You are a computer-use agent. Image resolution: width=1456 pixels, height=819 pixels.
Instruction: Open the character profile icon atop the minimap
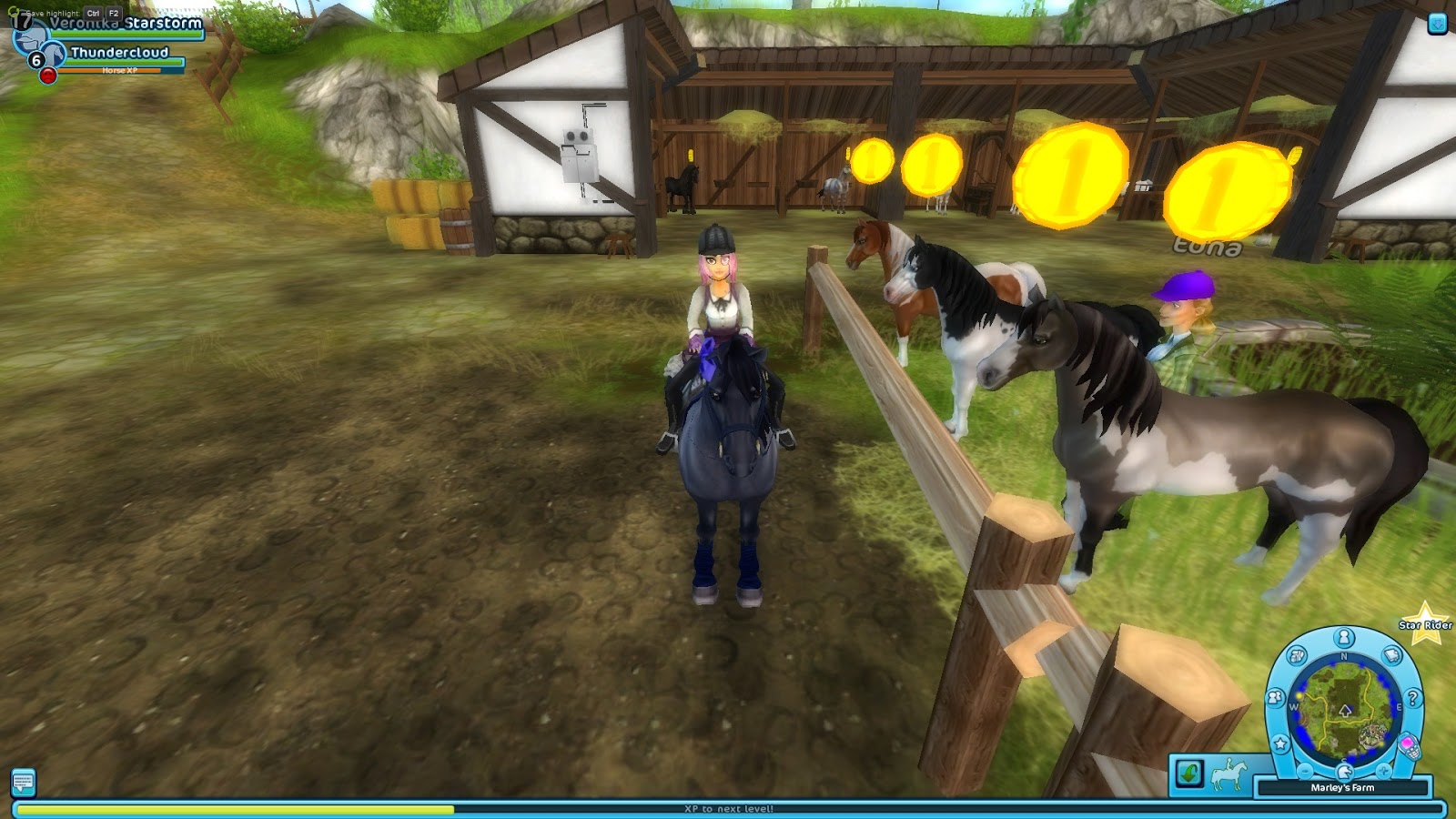pos(1343,637)
